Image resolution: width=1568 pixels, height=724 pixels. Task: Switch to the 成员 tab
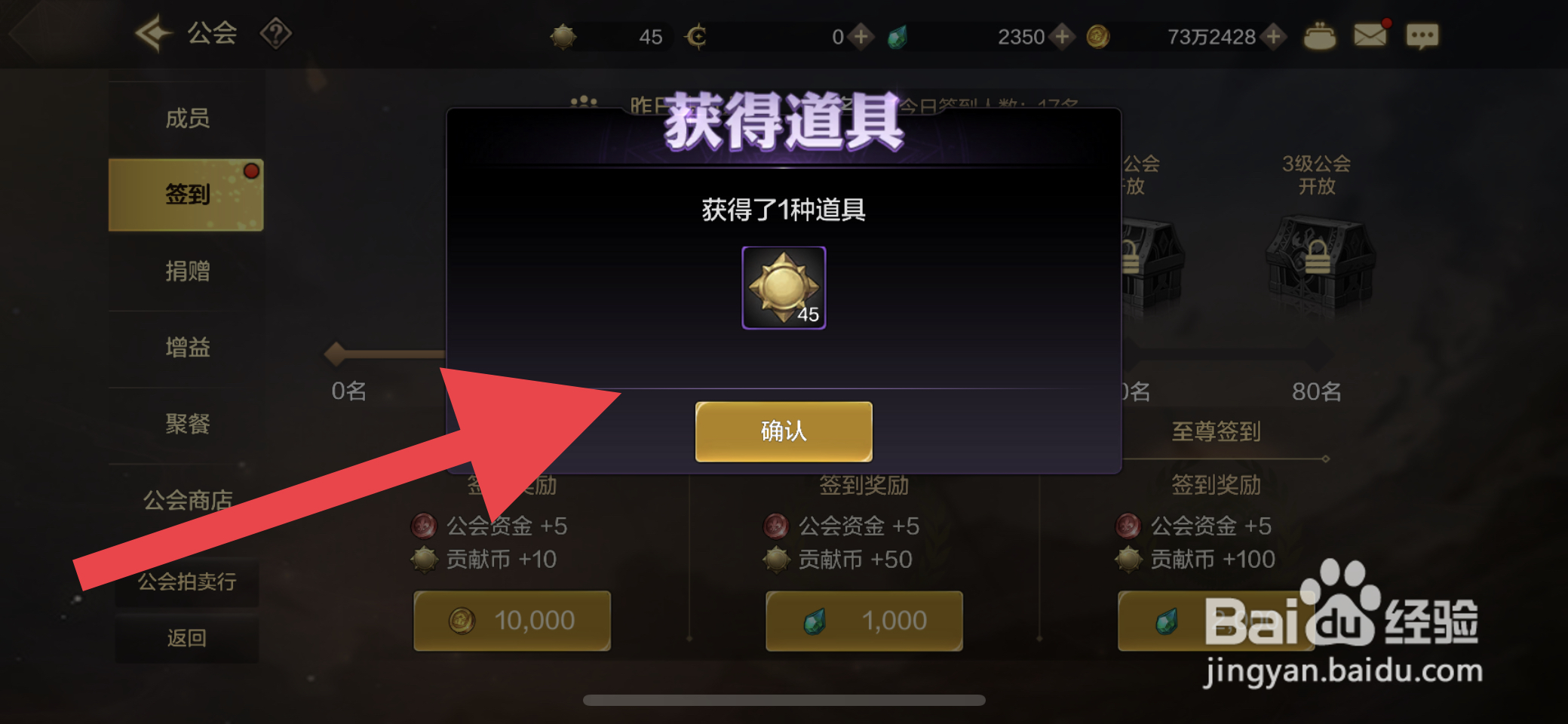[x=187, y=118]
